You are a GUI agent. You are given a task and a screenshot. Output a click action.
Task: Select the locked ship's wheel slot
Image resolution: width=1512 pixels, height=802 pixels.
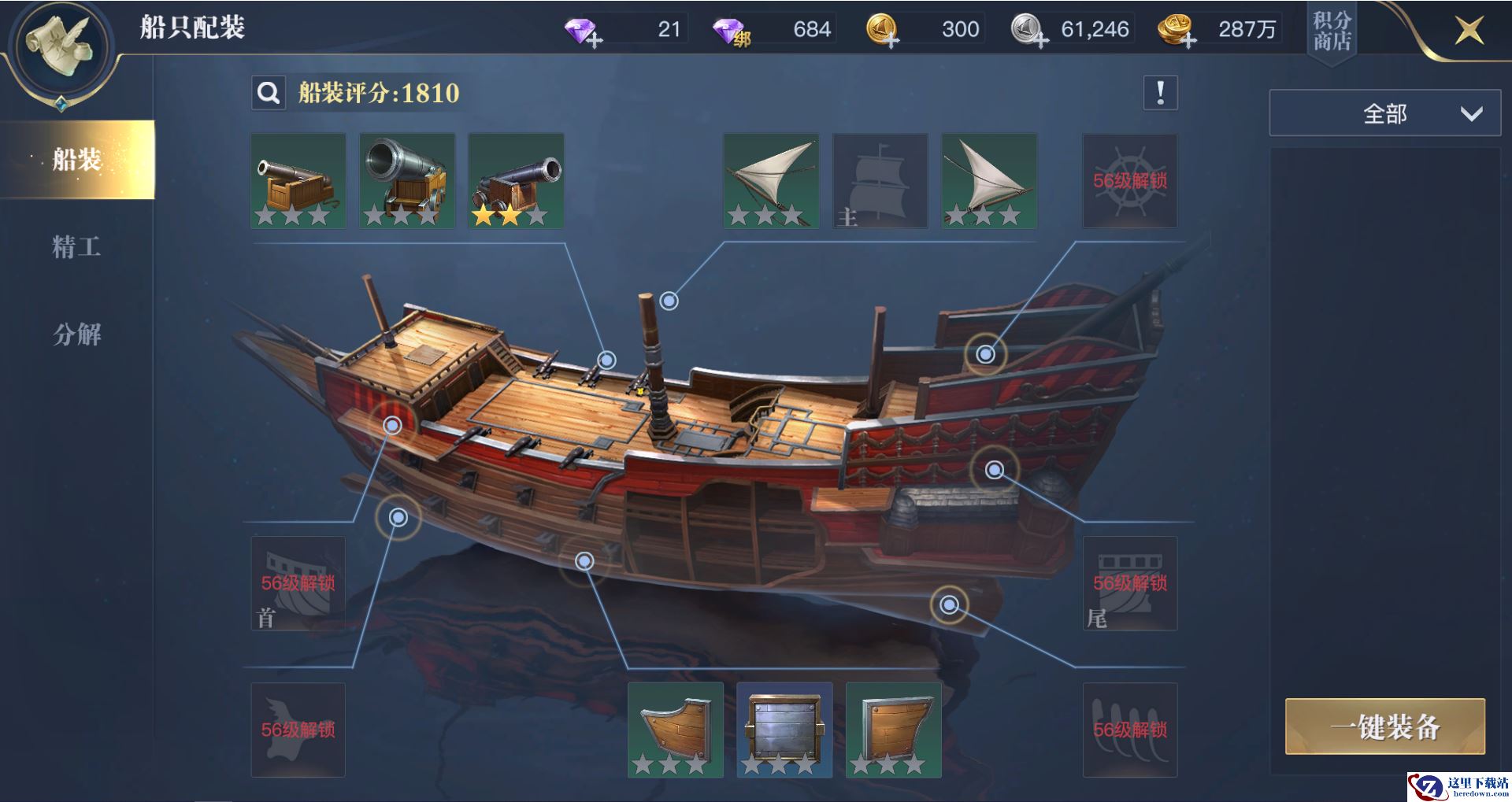point(1130,181)
